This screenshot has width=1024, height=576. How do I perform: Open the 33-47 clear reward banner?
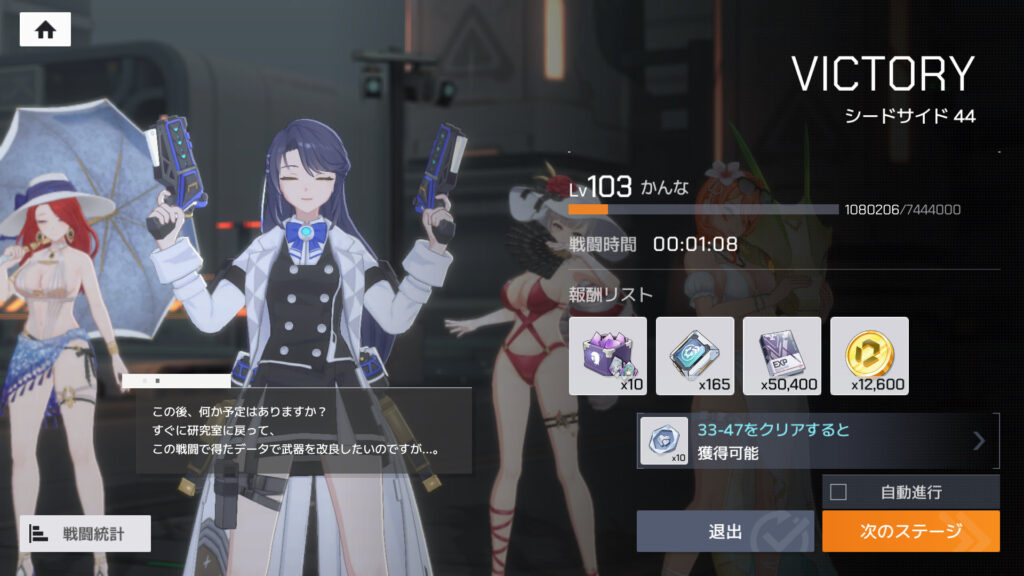click(x=818, y=441)
